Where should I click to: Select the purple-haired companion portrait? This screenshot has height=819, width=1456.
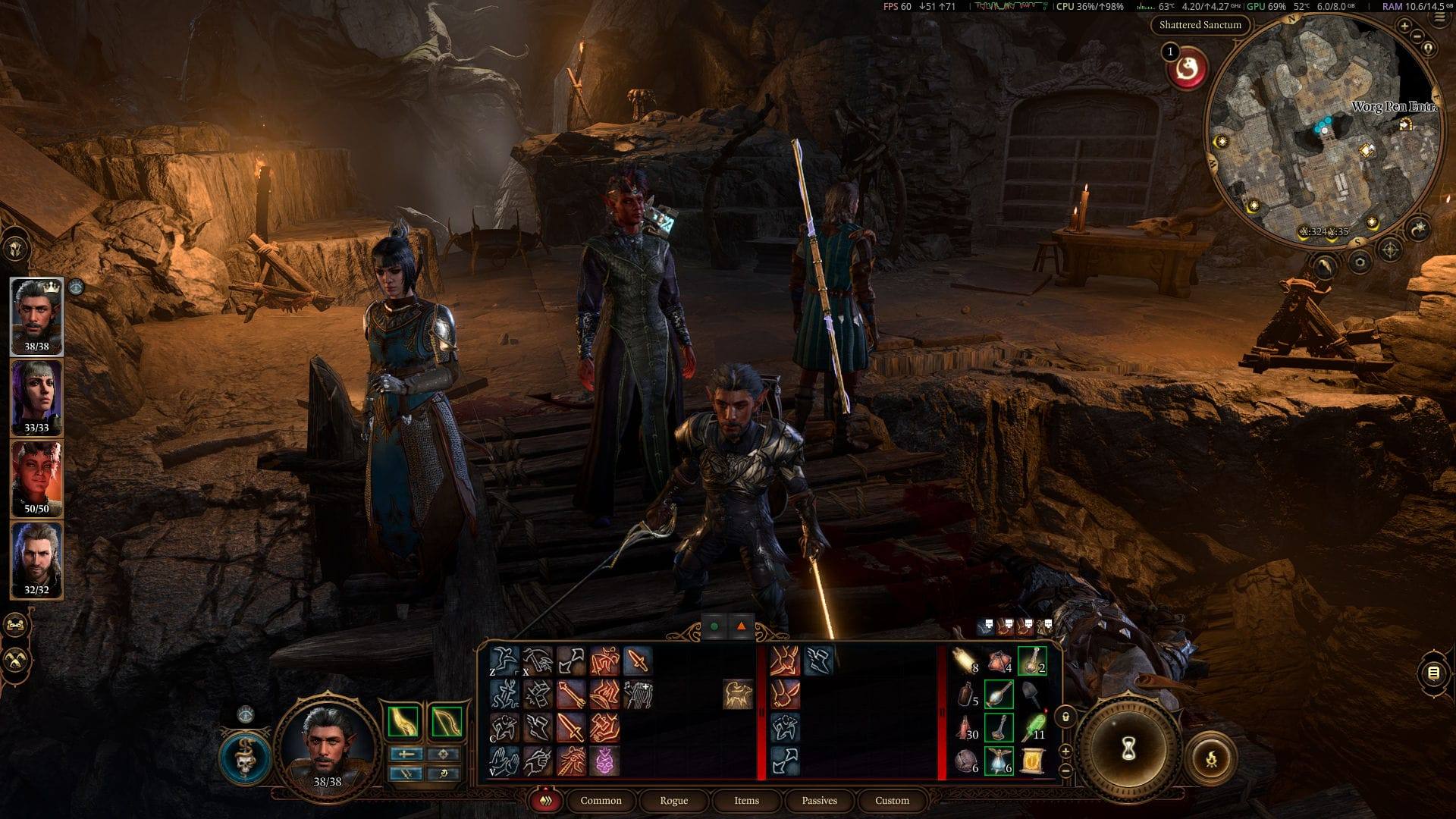click(x=36, y=397)
